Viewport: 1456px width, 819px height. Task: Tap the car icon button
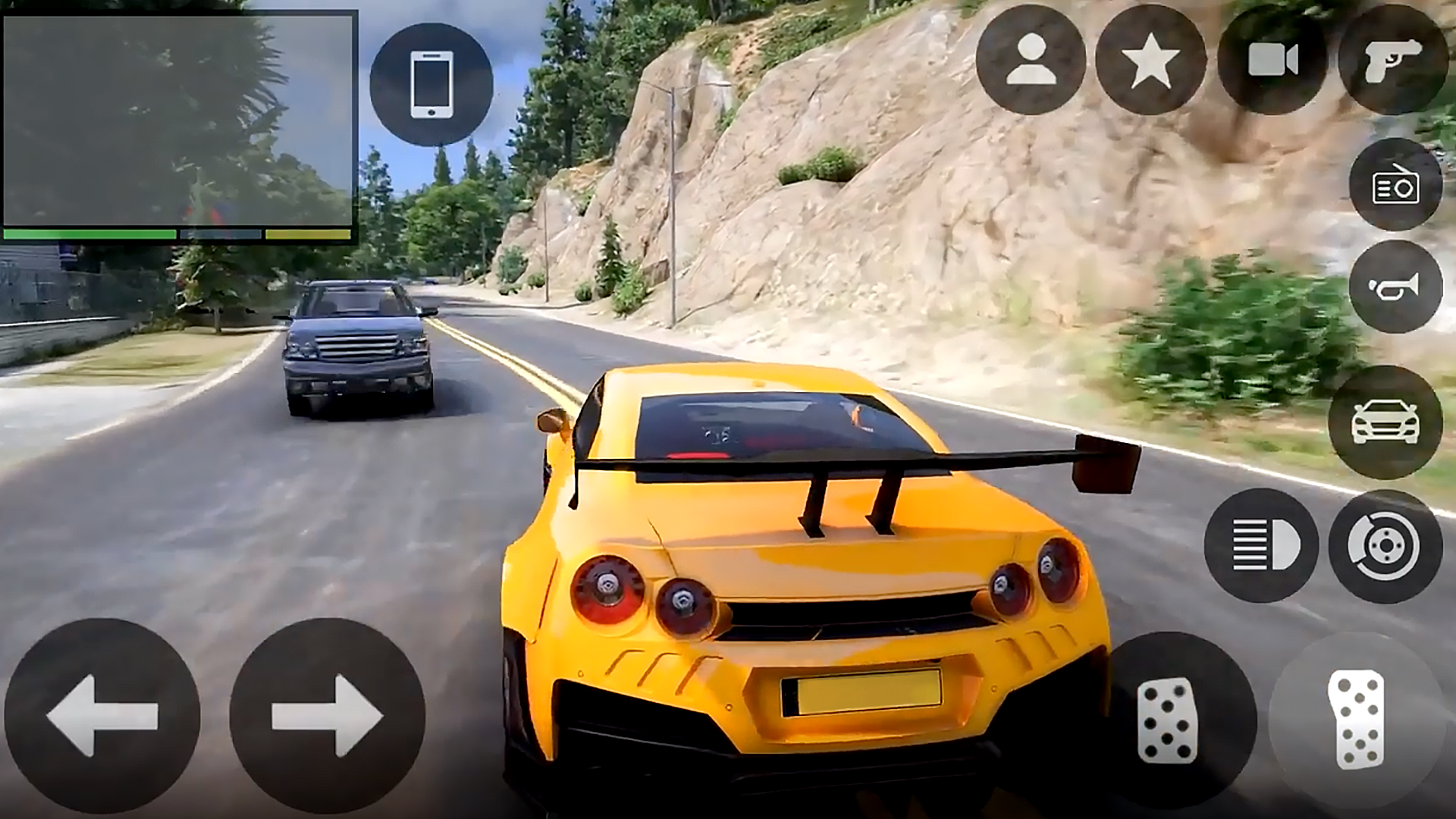pos(1385,422)
